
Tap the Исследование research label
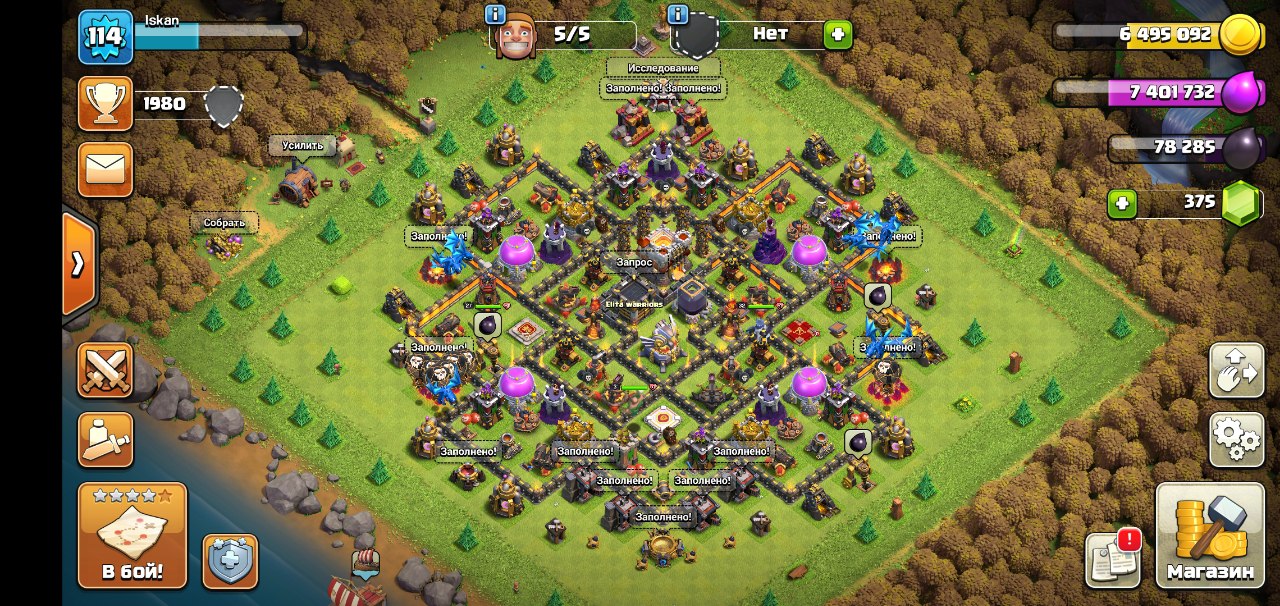662,68
